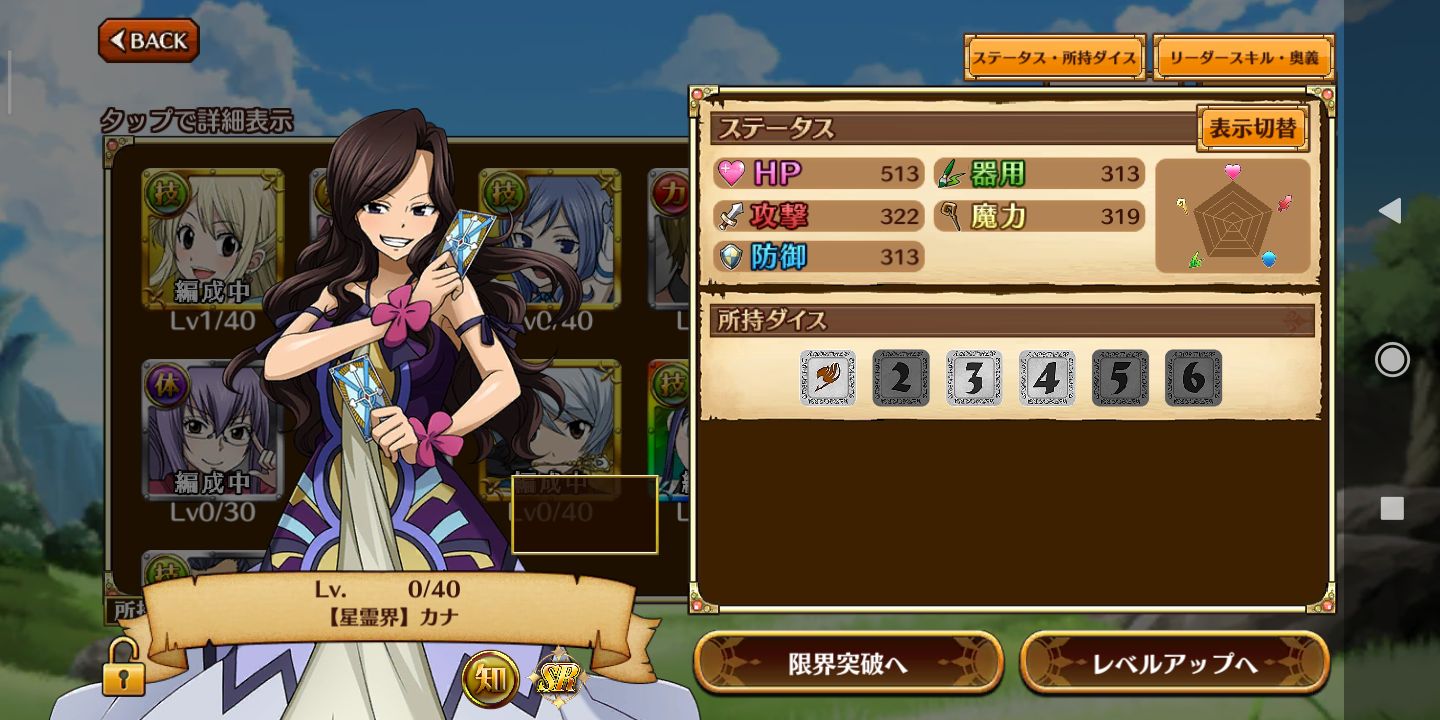Tap the Android back triangle button

1390,210
